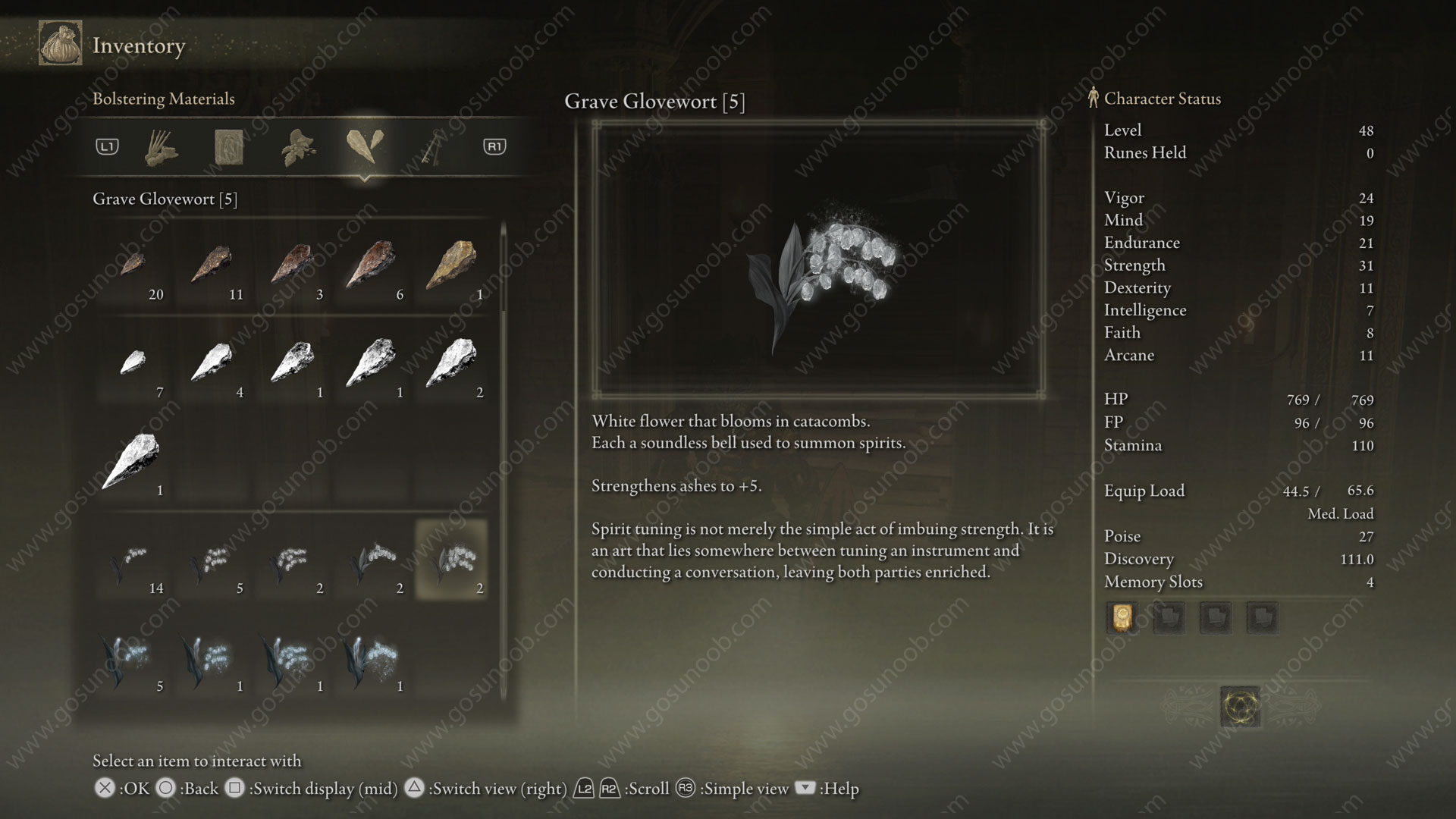Image resolution: width=1456 pixels, height=819 pixels.
Task: Select the somber smithing stone stack of 2
Action: tap(453, 366)
